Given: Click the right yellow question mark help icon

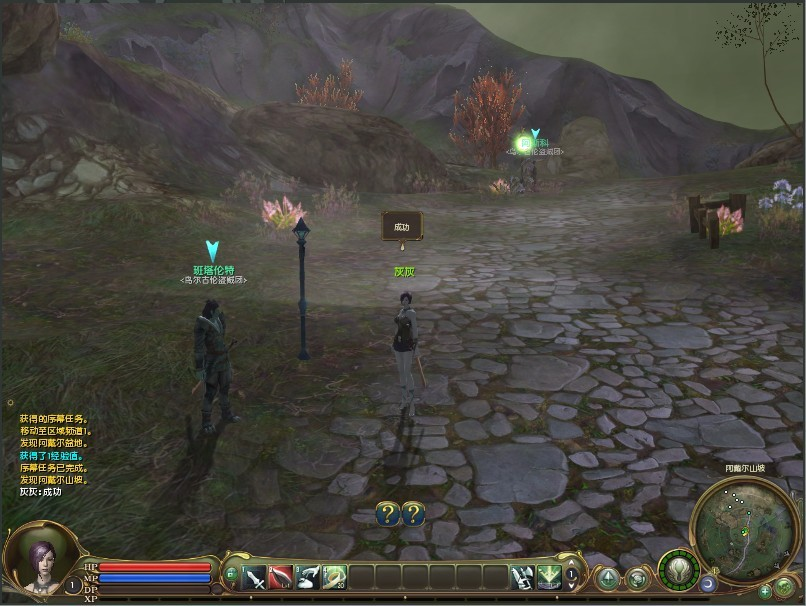Looking at the screenshot, I should (413, 515).
